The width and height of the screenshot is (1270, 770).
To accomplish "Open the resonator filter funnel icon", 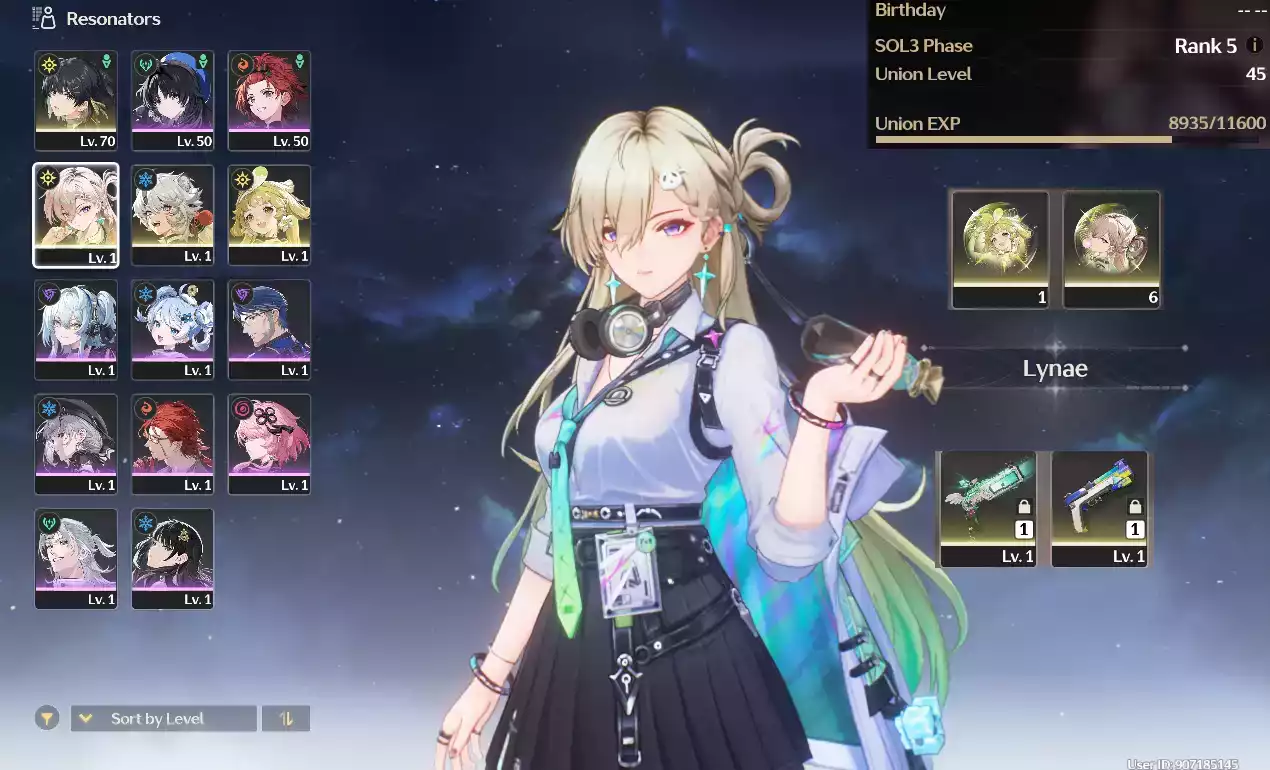I will coord(46,718).
